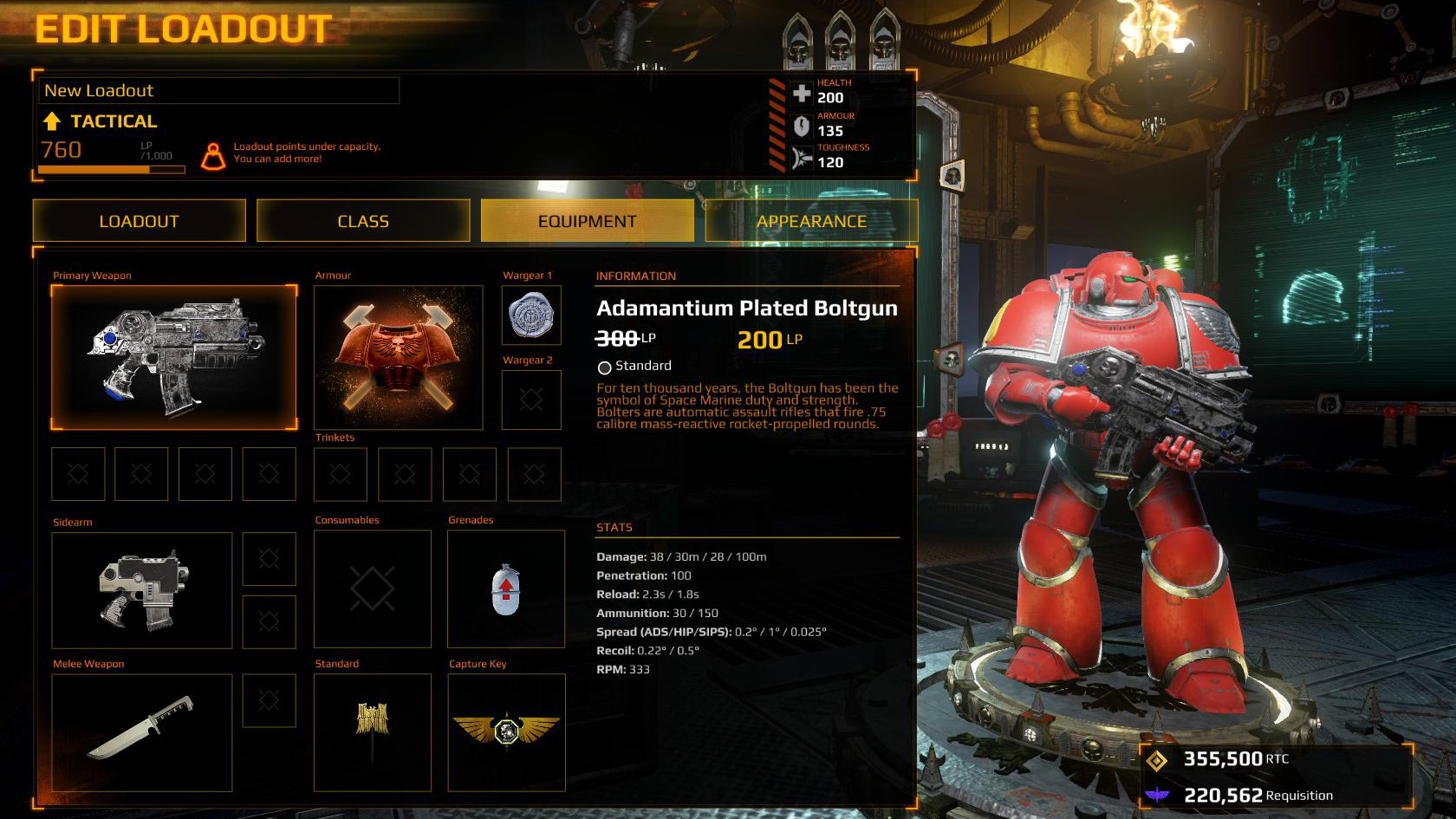The width and height of the screenshot is (1456, 819).
Task: Edit the New Loadout name field
Action: point(218,90)
